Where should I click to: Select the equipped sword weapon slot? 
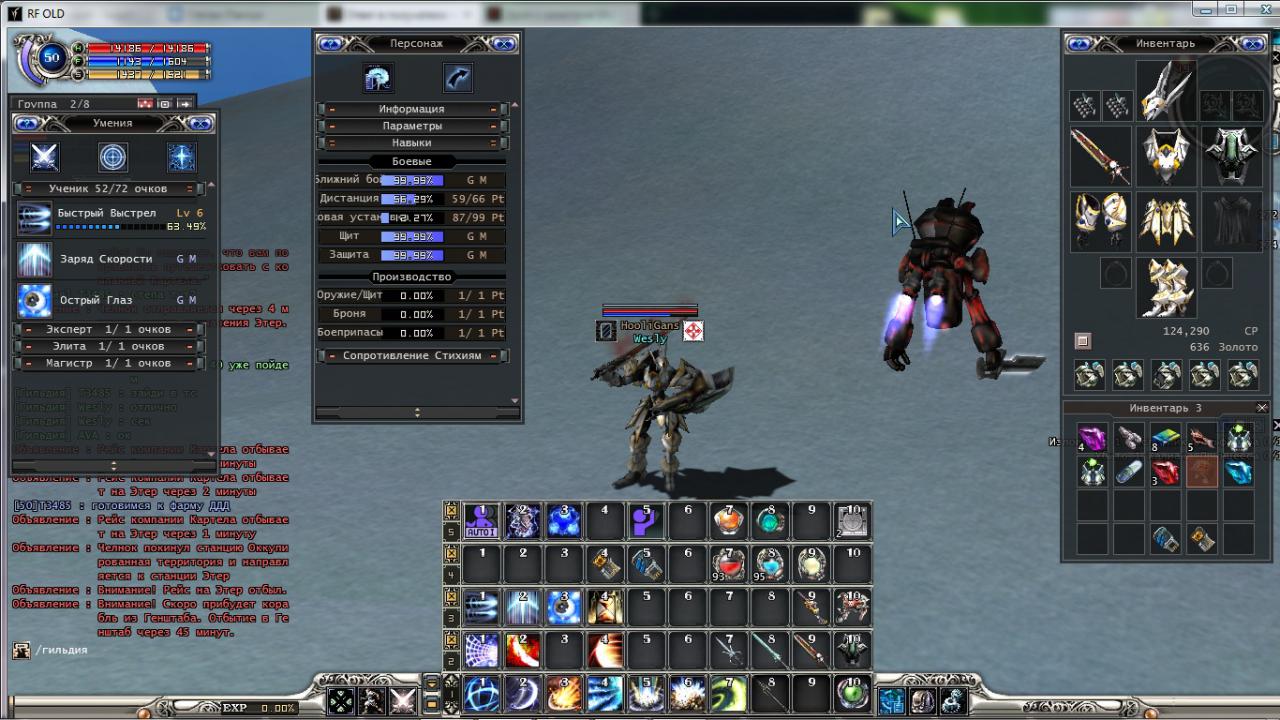1100,156
